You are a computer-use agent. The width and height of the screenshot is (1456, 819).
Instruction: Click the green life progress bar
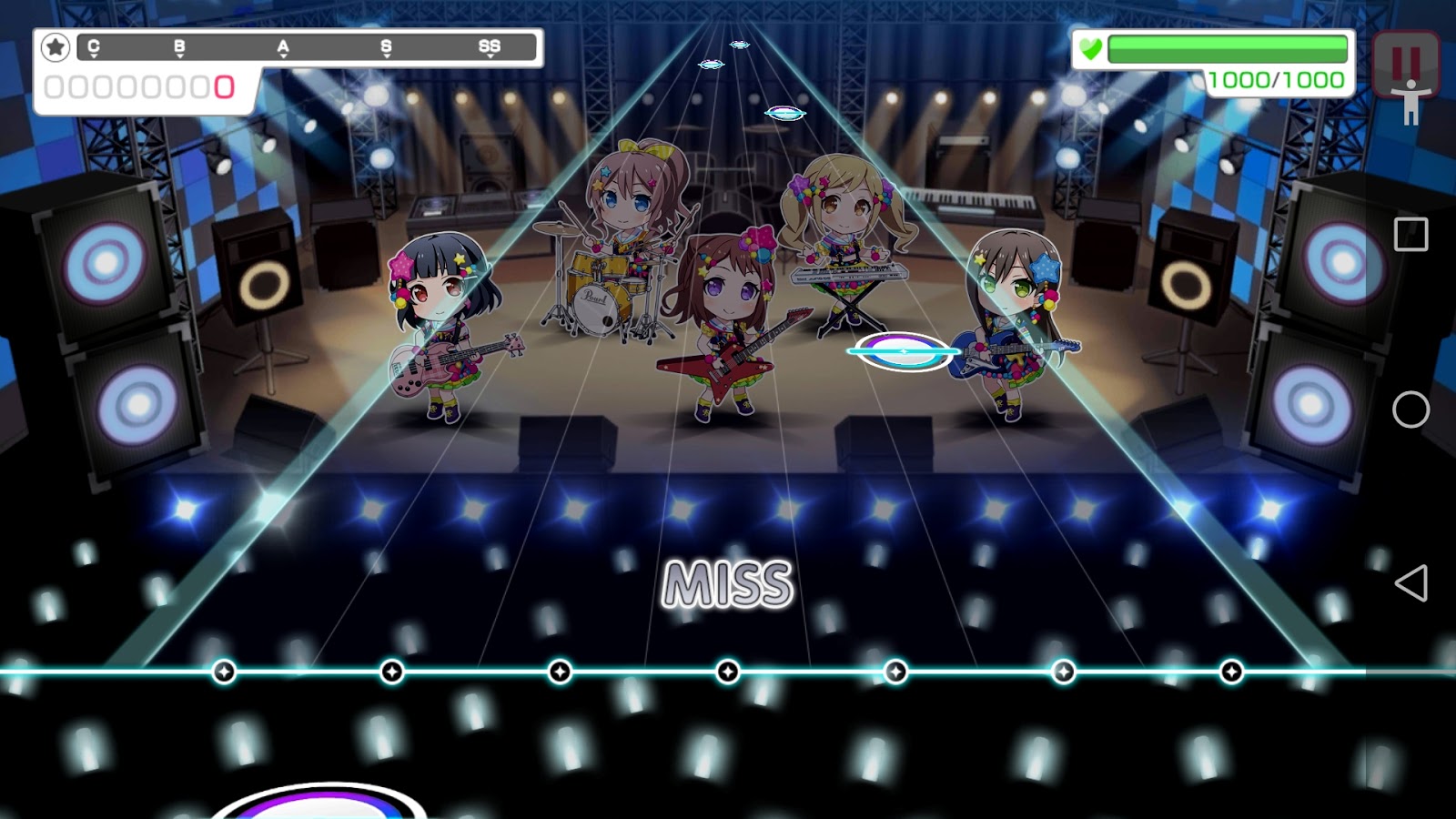pos(1228,48)
